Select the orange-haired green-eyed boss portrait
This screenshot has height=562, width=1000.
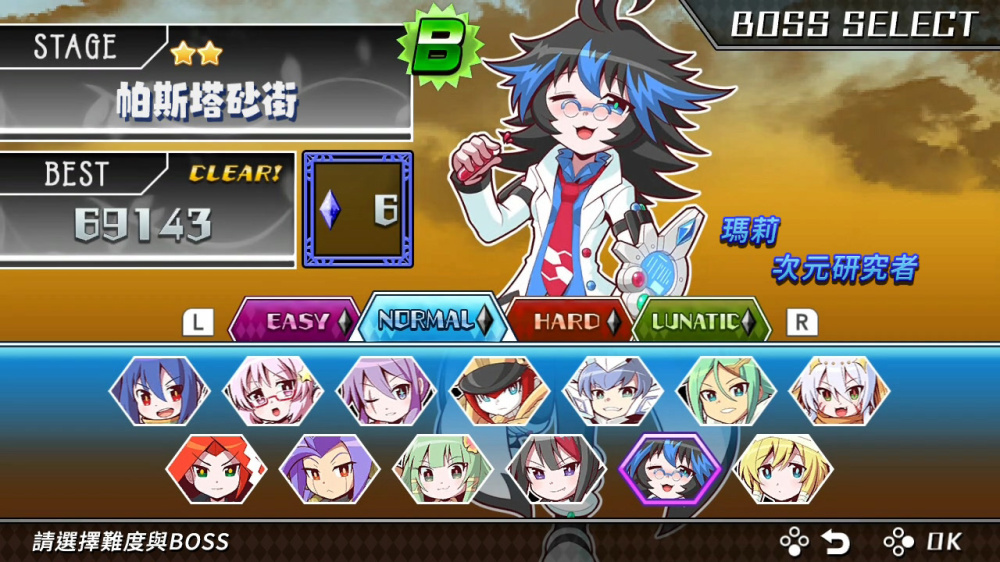coord(216,468)
